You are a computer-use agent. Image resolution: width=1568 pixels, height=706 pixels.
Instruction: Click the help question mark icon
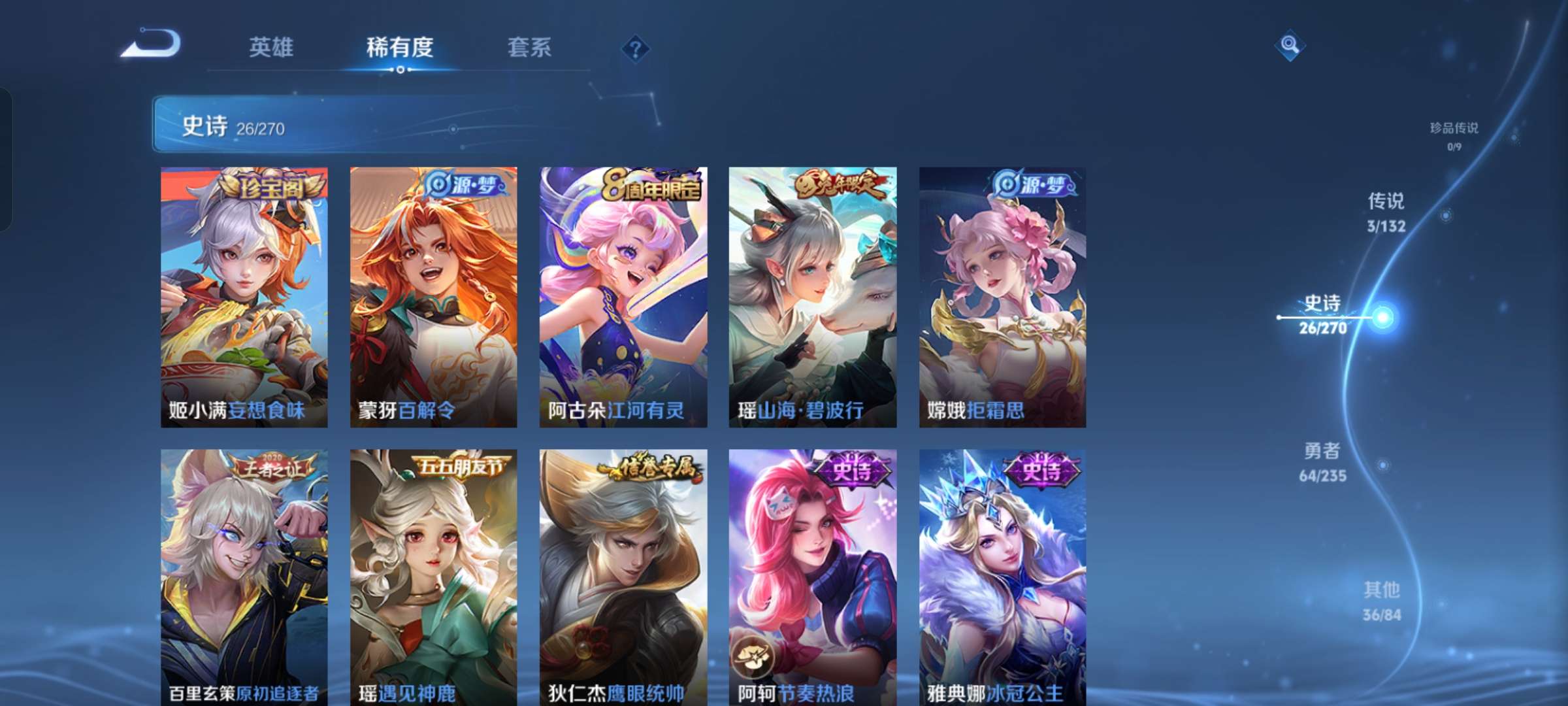635,49
